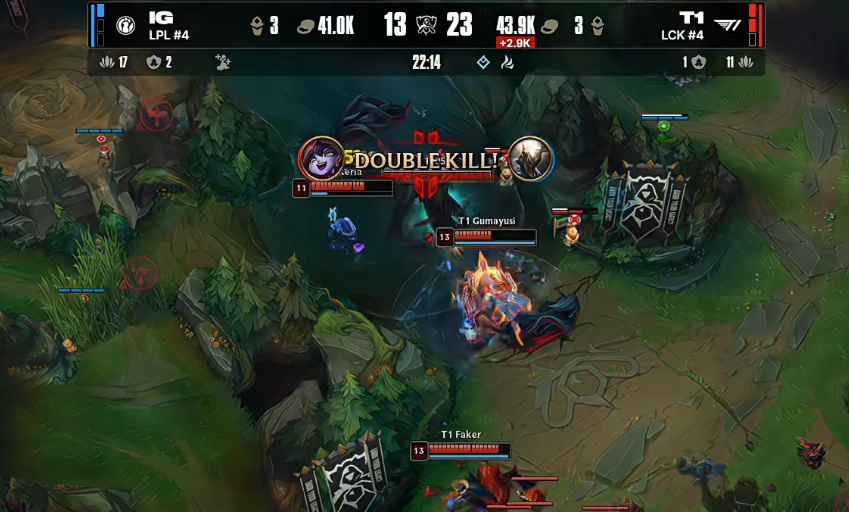This screenshot has height=512, width=849.
Task: Click the IG team logo on scoreboard
Action: point(126,25)
